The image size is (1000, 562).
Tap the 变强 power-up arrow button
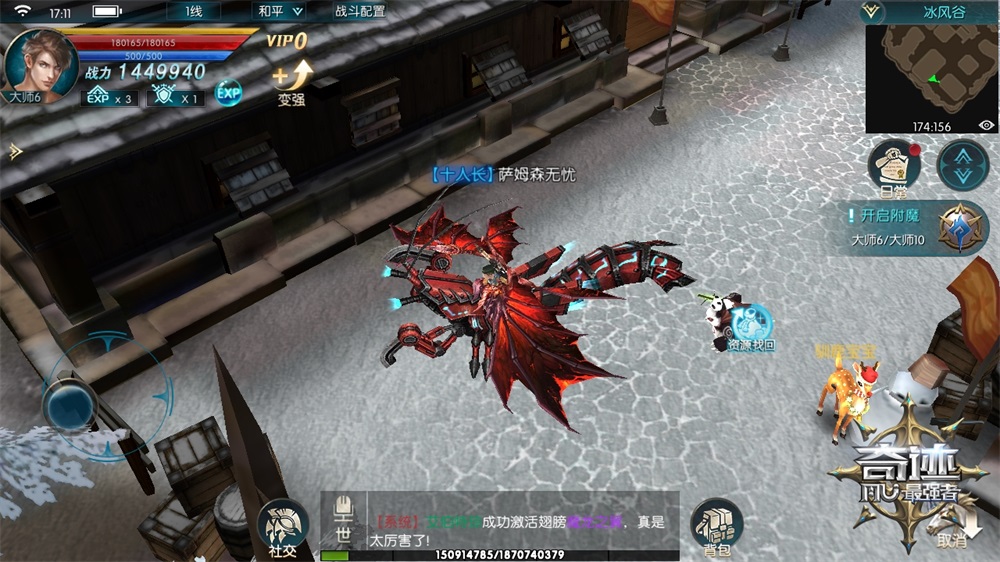tap(292, 80)
